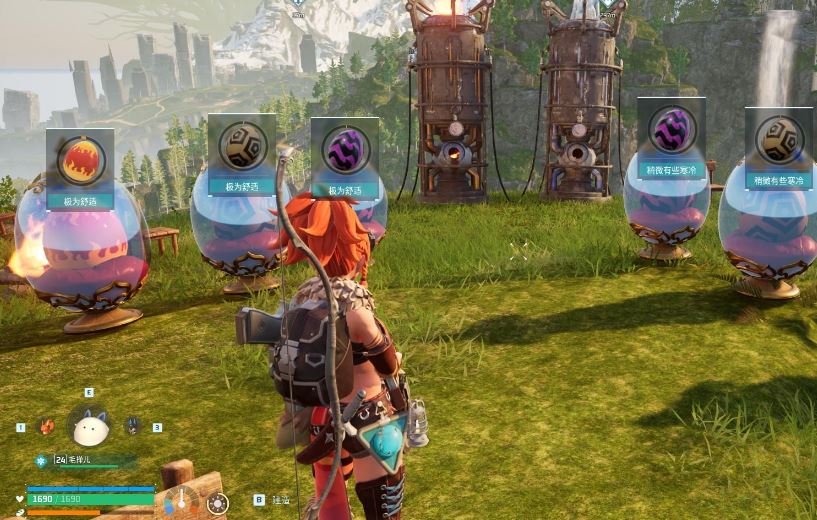Click the rocky egg icon labeled 稍微有些寒冷
This screenshot has width=817, height=520.
(x=778, y=139)
